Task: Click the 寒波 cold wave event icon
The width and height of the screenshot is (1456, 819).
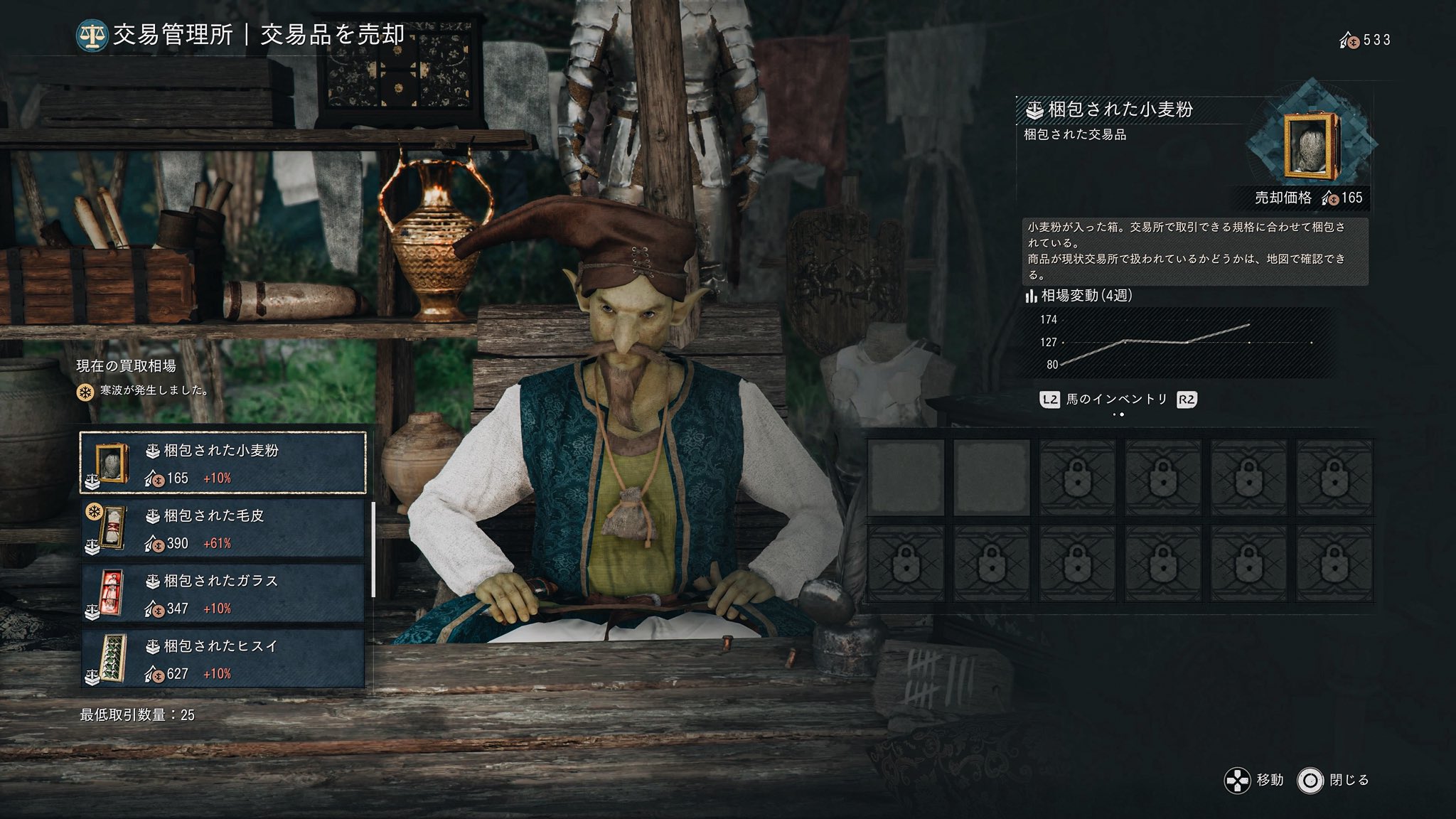Action: point(85,391)
